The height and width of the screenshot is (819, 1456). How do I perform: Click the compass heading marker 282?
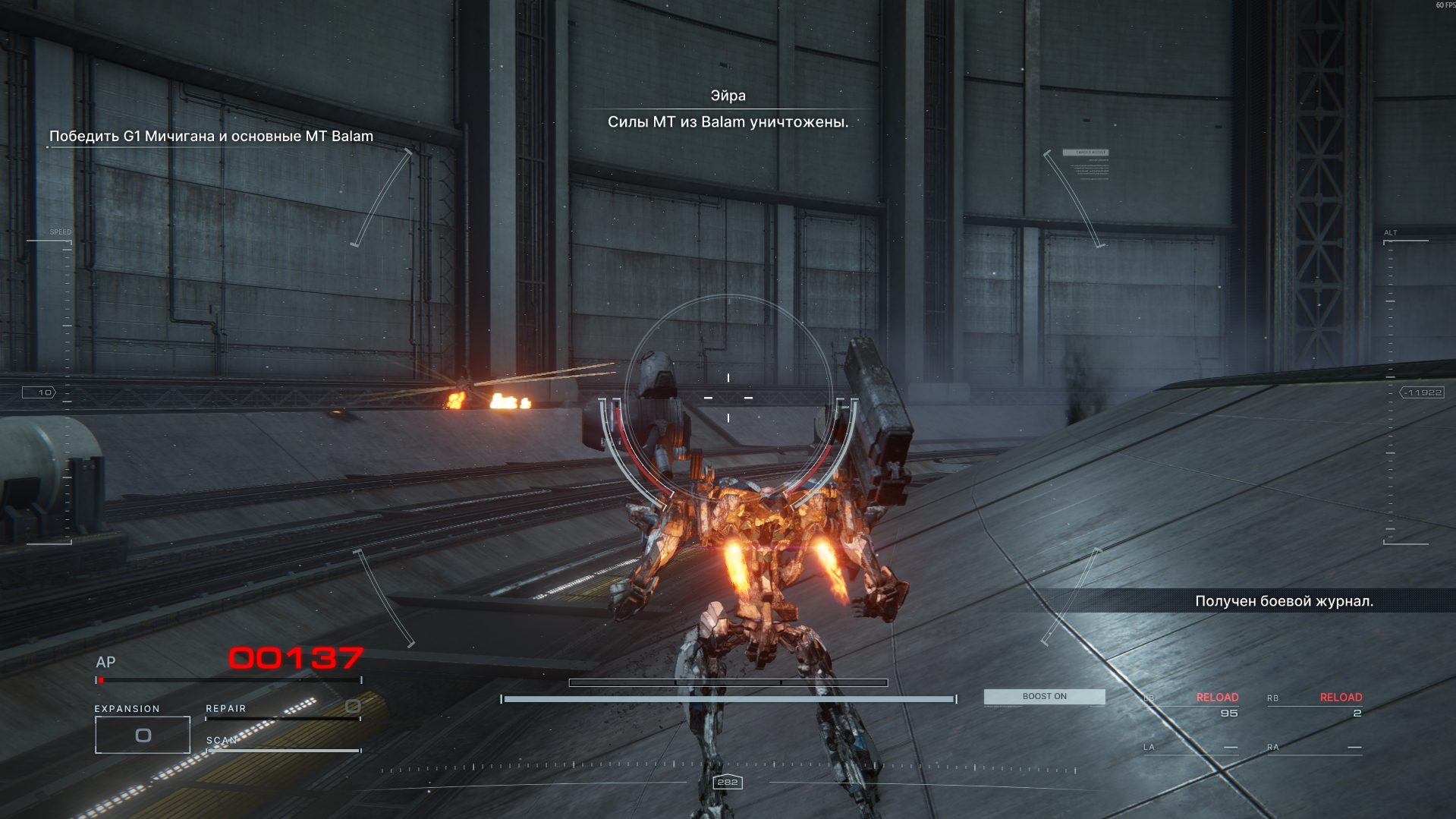(728, 783)
